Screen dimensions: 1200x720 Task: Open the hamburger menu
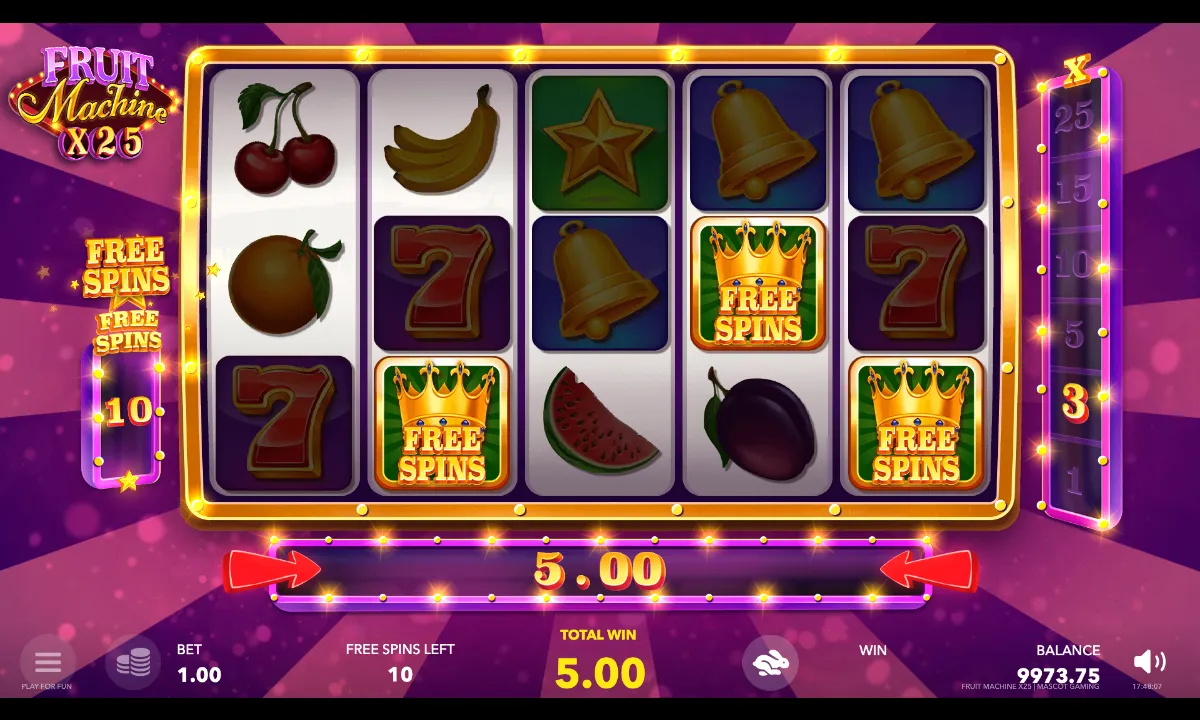point(47,662)
